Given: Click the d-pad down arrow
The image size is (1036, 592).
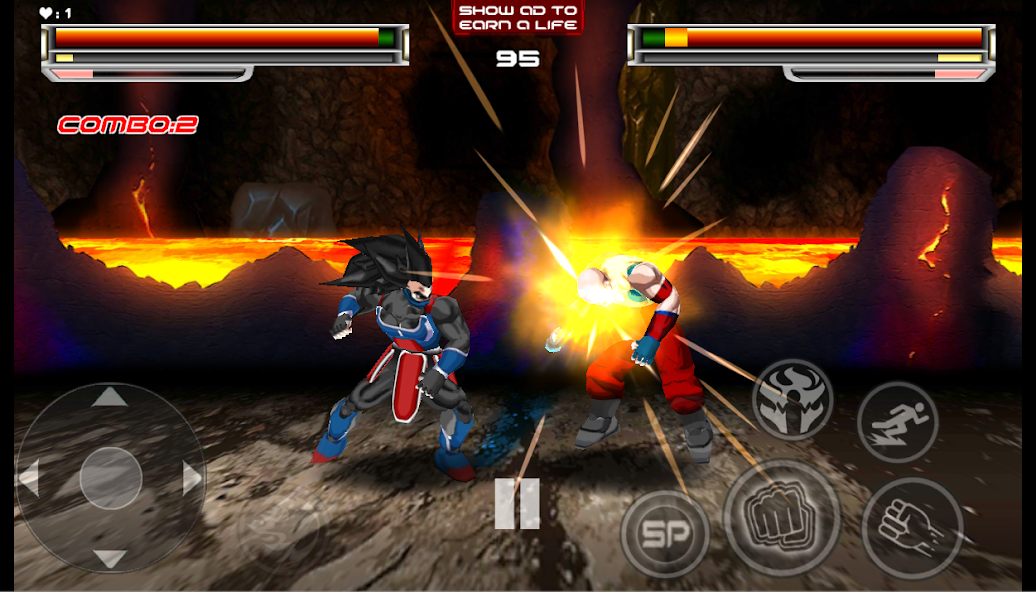Looking at the screenshot, I should click(110, 558).
